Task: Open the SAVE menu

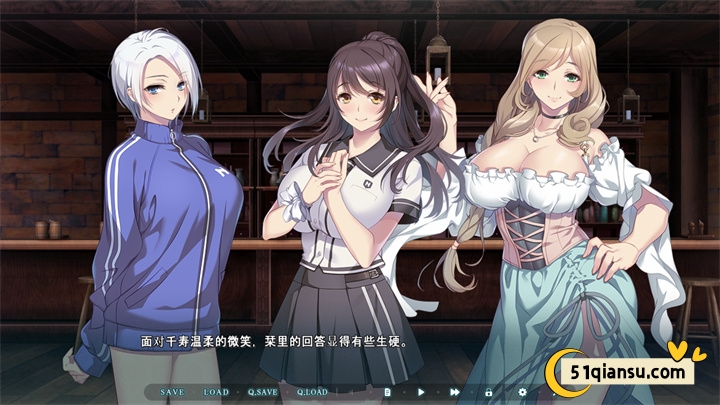Action: click(x=172, y=392)
